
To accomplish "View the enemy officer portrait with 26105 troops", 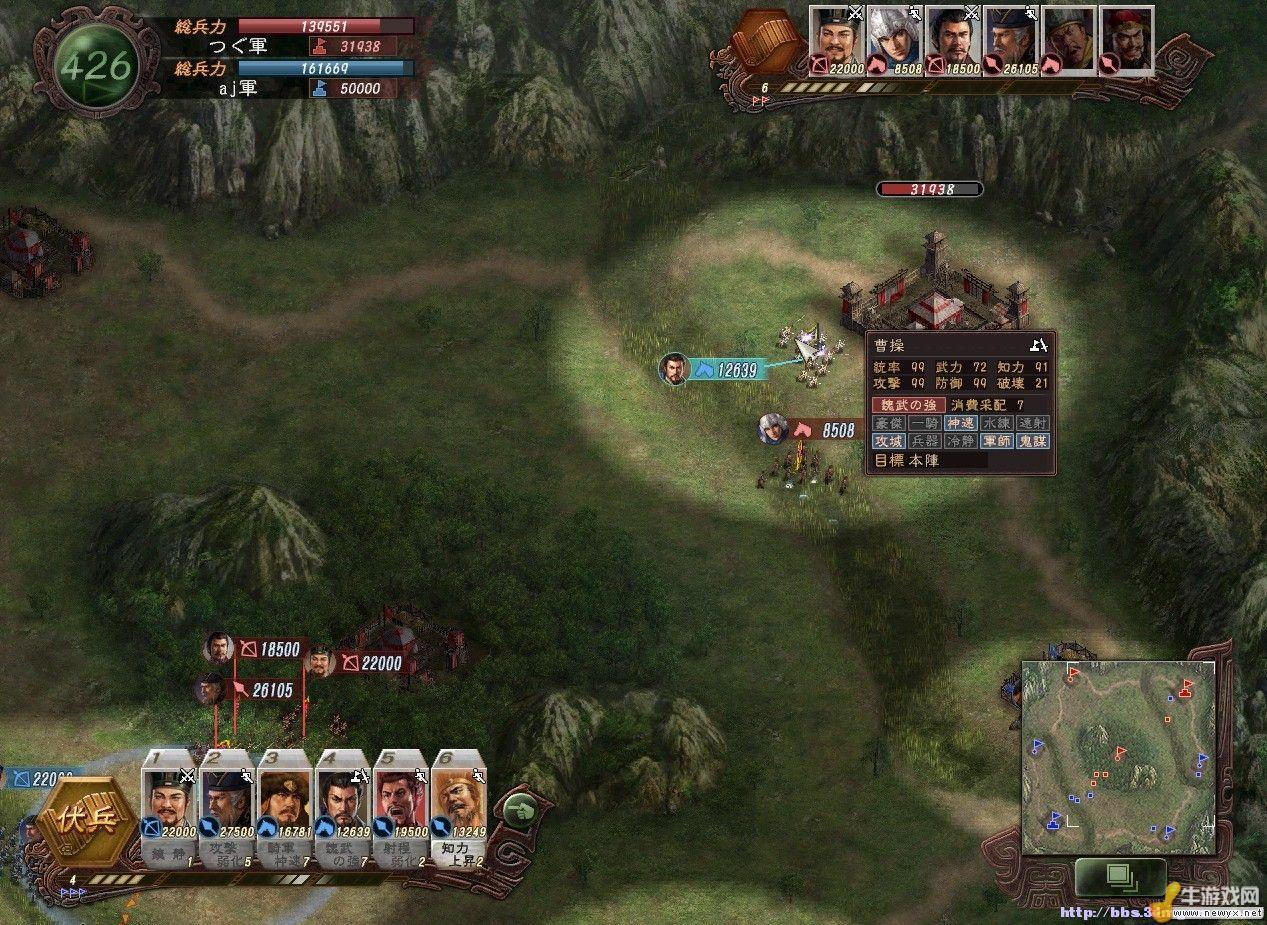I will coord(1011,40).
